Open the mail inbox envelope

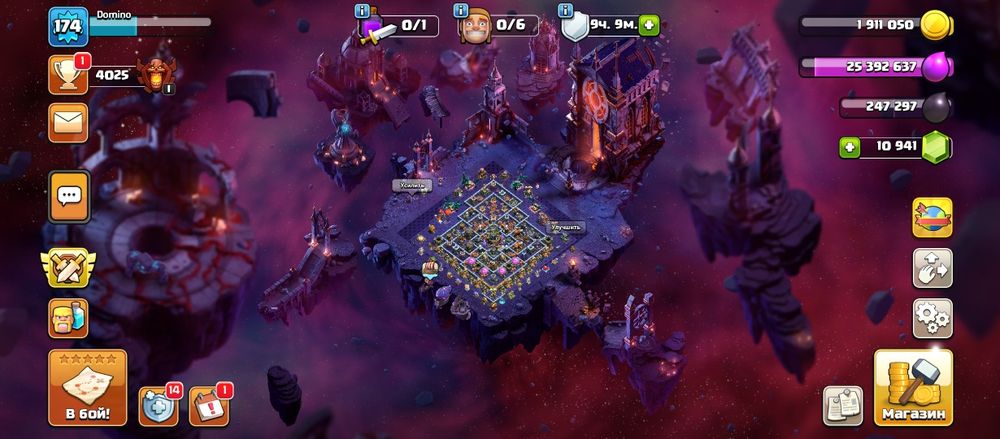click(x=68, y=122)
